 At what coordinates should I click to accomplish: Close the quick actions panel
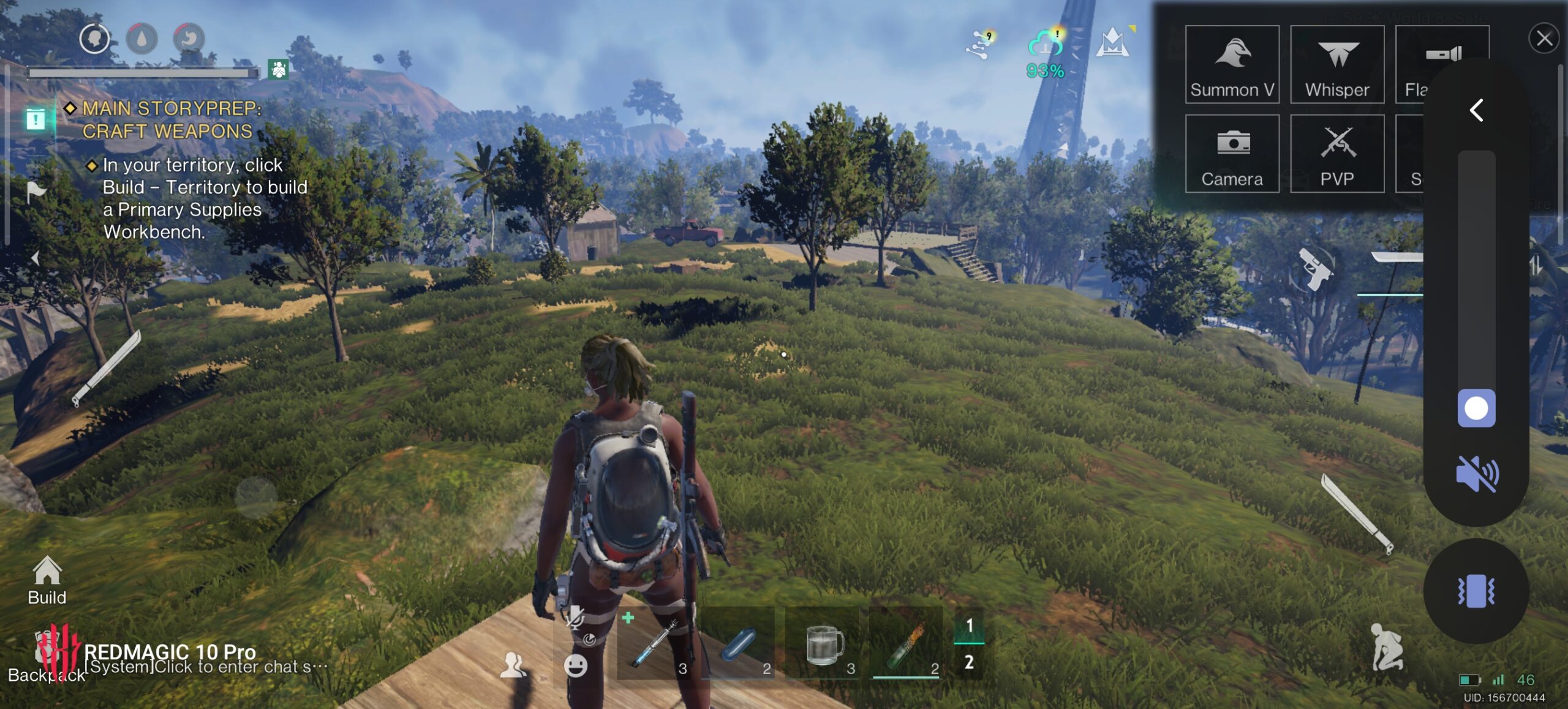tap(1543, 39)
